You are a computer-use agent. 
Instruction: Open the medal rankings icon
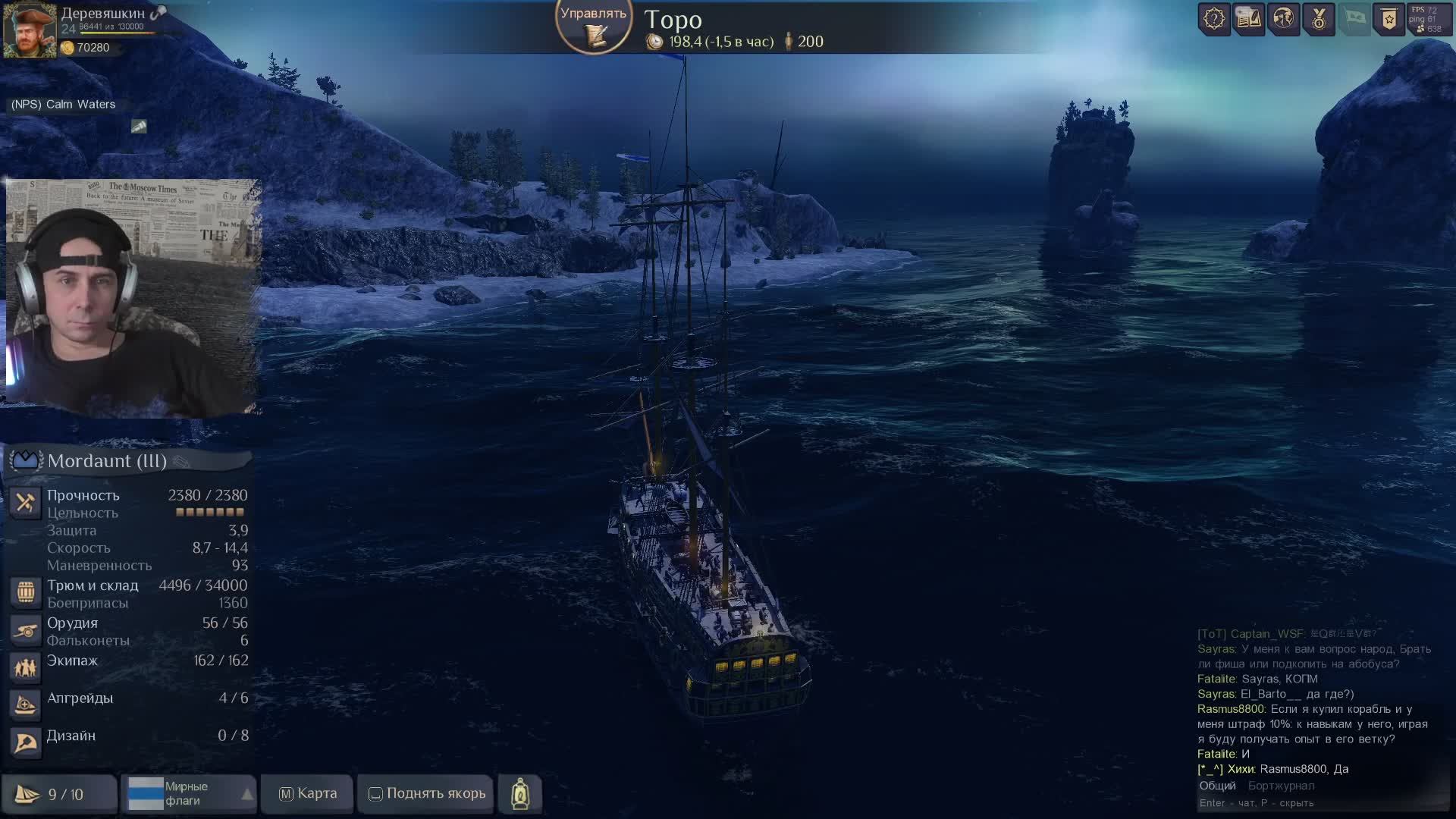pyautogui.click(x=1319, y=19)
